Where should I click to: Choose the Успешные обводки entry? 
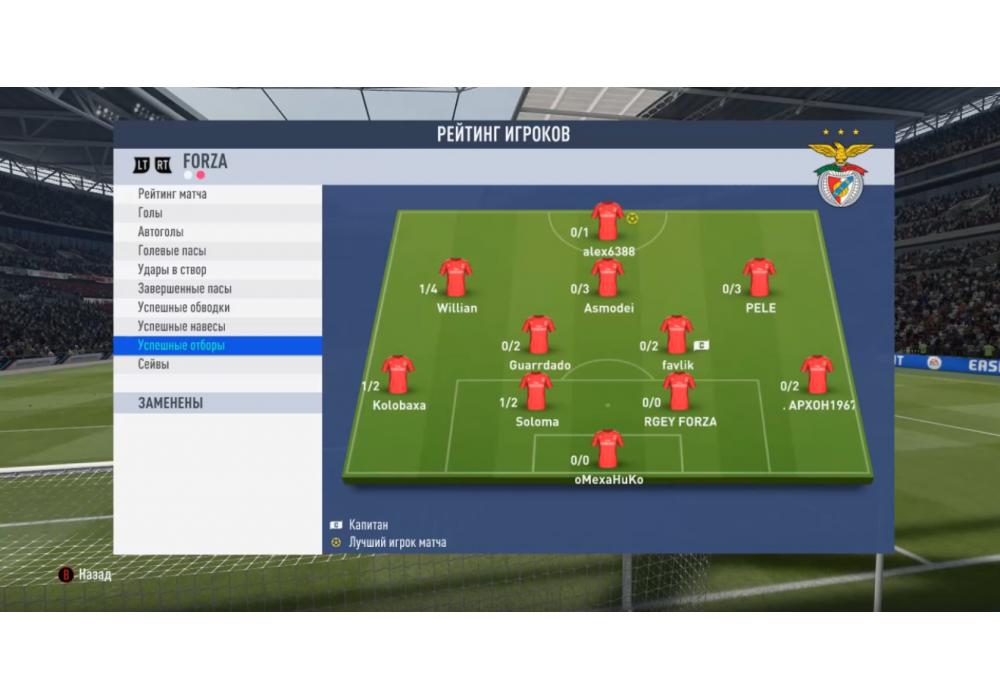click(217, 308)
